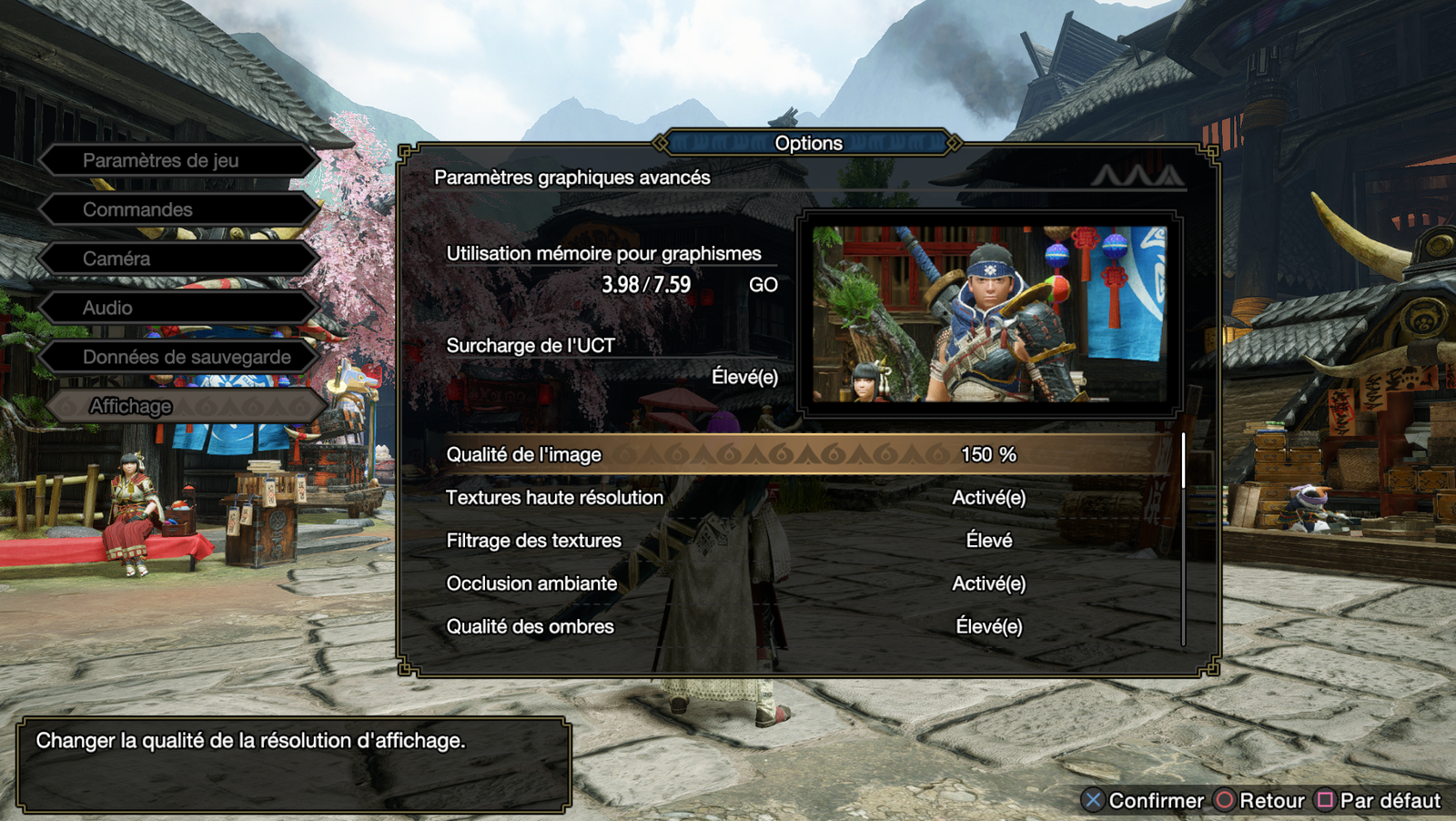This screenshot has width=1456, height=821.
Task: Choose Données de sauvegarde
Action: point(177,357)
